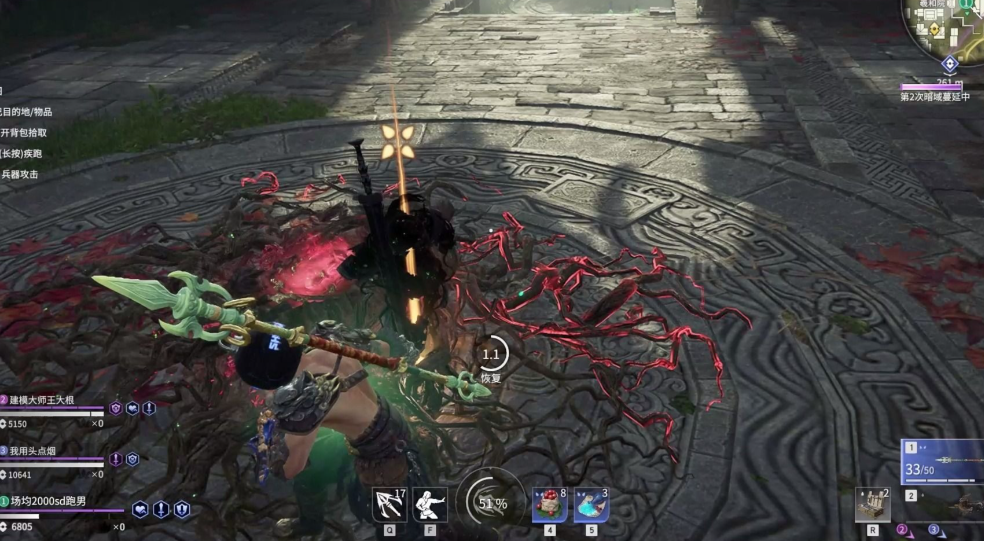Click the blue safe-zone marker below the minimap

[x=950, y=64]
